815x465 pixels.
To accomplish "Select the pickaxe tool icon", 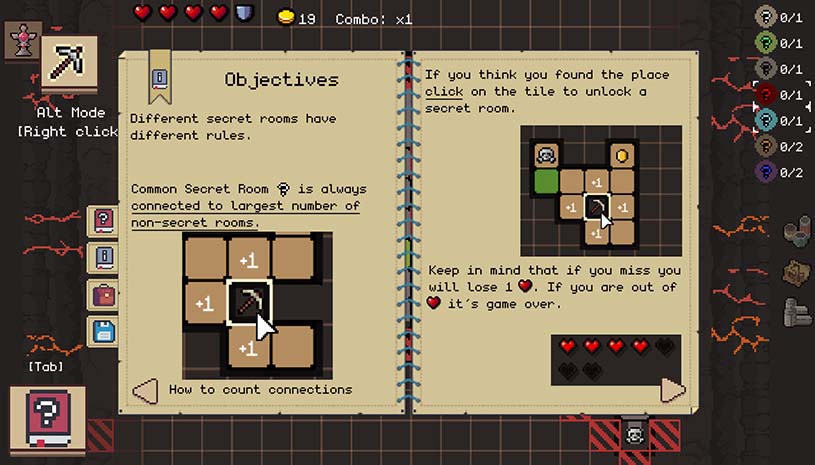I will (70, 64).
